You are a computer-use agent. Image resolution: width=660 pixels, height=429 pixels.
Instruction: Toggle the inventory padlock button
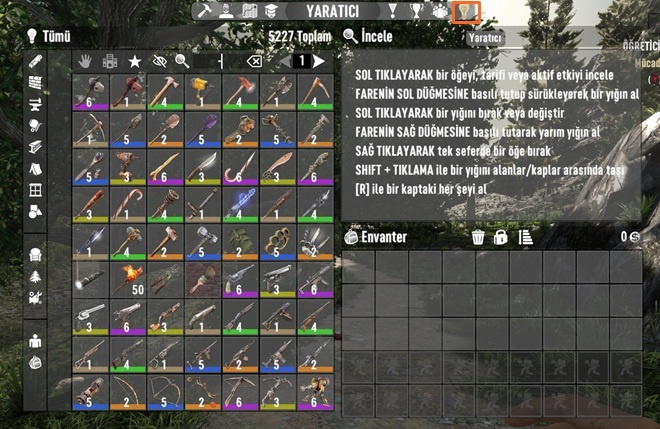[x=501, y=237]
